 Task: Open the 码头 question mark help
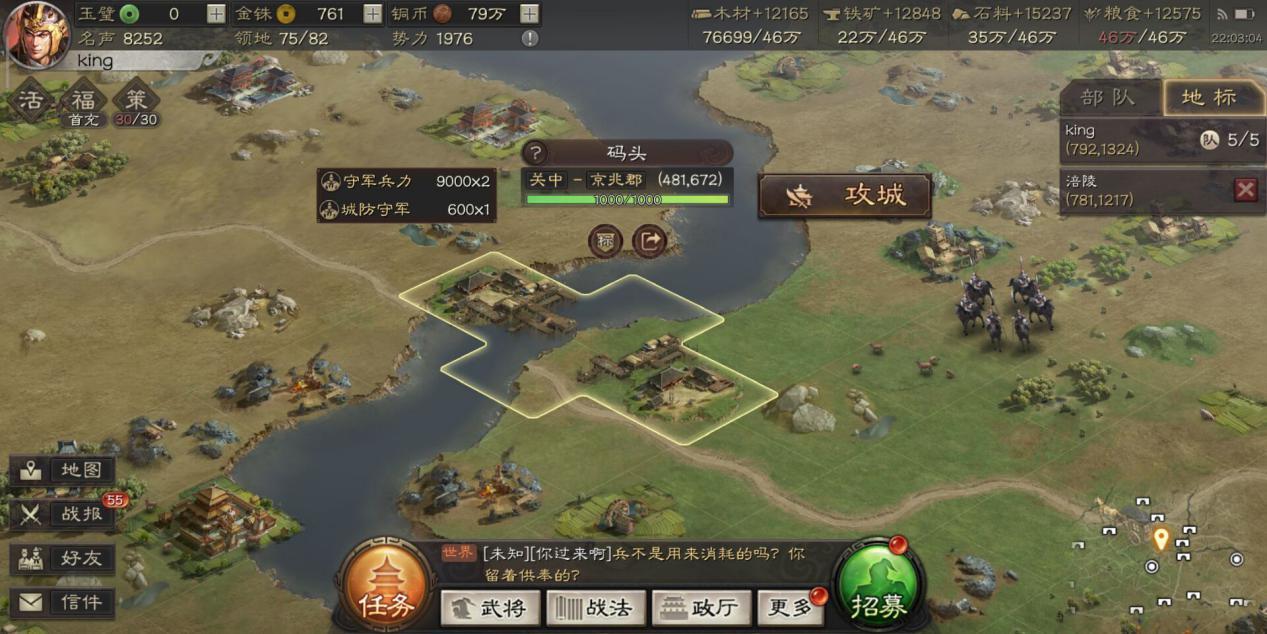pyautogui.click(x=536, y=153)
